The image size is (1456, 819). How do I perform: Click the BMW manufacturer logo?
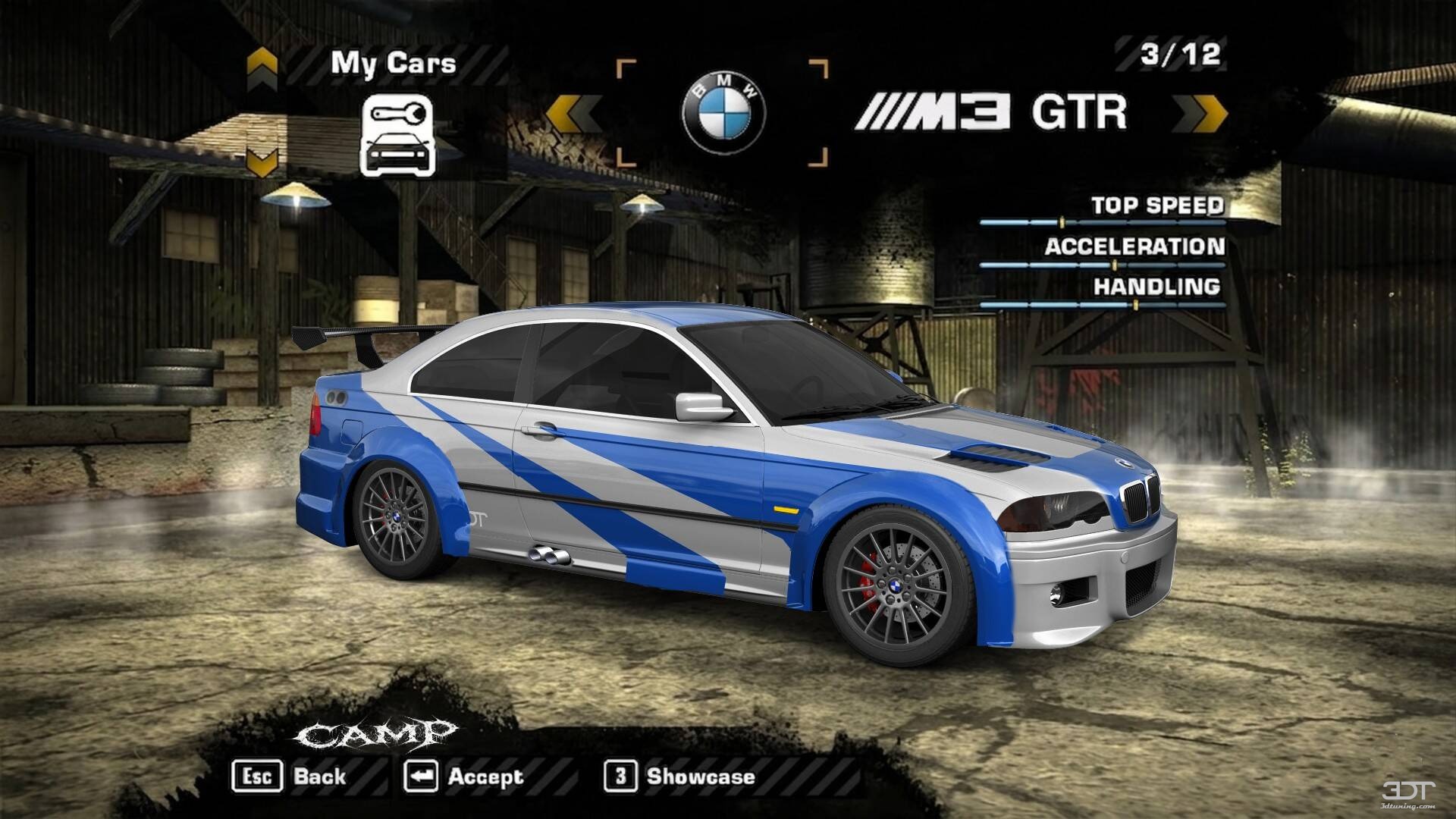point(723,113)
